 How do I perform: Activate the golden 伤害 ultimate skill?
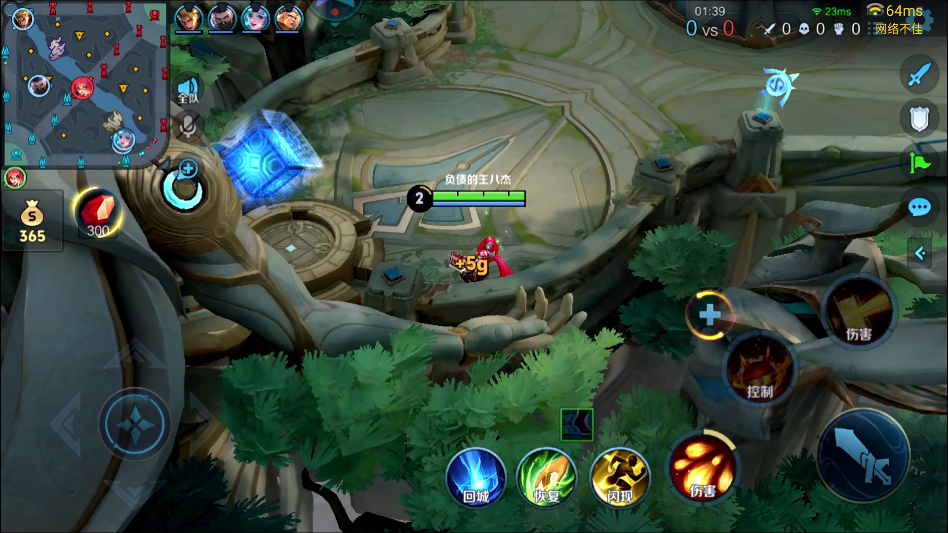click(857, 312)
